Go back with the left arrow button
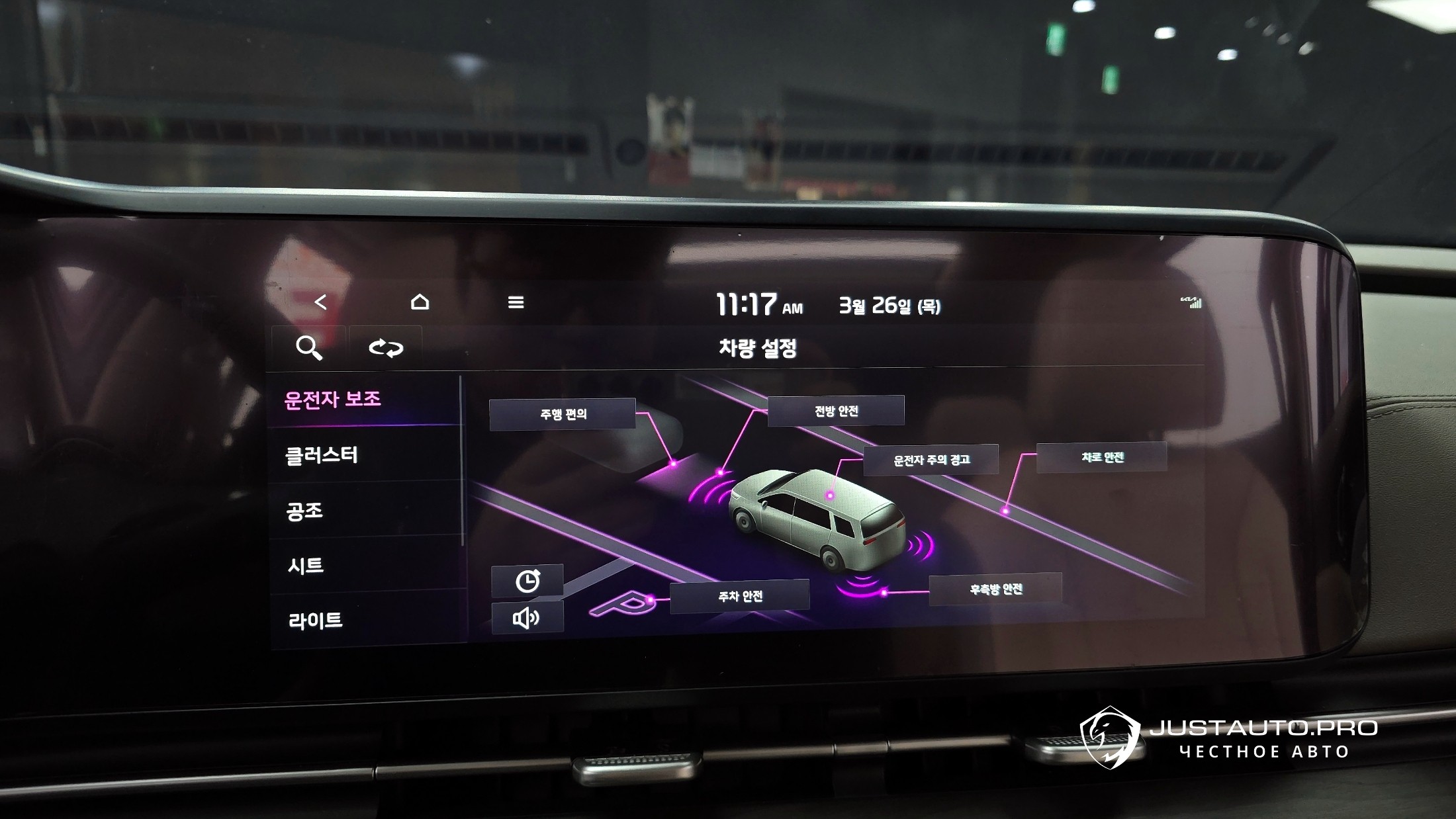Screen dimensions: 1456x819 (x=320, y=302)
